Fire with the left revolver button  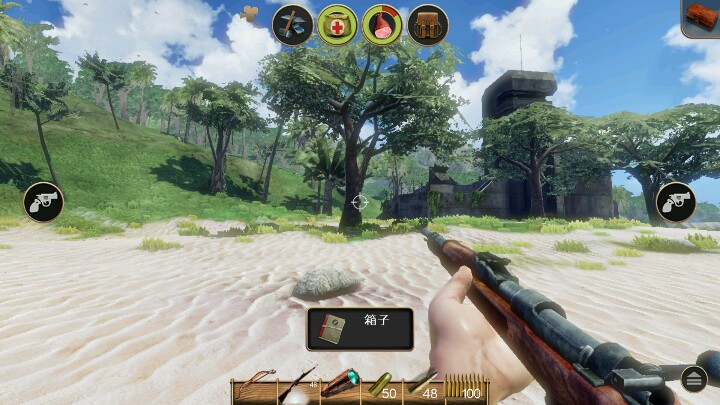[x=43, y=202]
